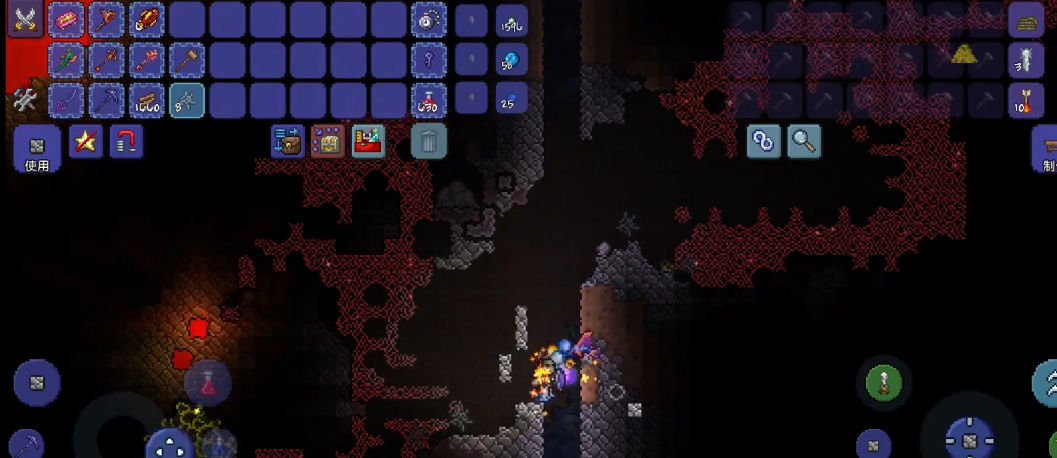Activate the red magnet quick-stack button
This screenshot has height=458, width=1057.
pos(126,142)
